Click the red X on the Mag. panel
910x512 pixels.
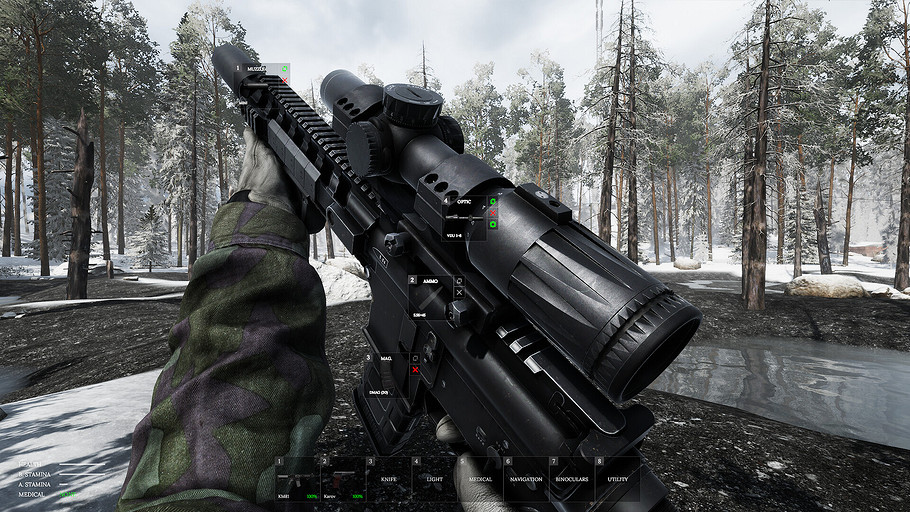point(415,370)
